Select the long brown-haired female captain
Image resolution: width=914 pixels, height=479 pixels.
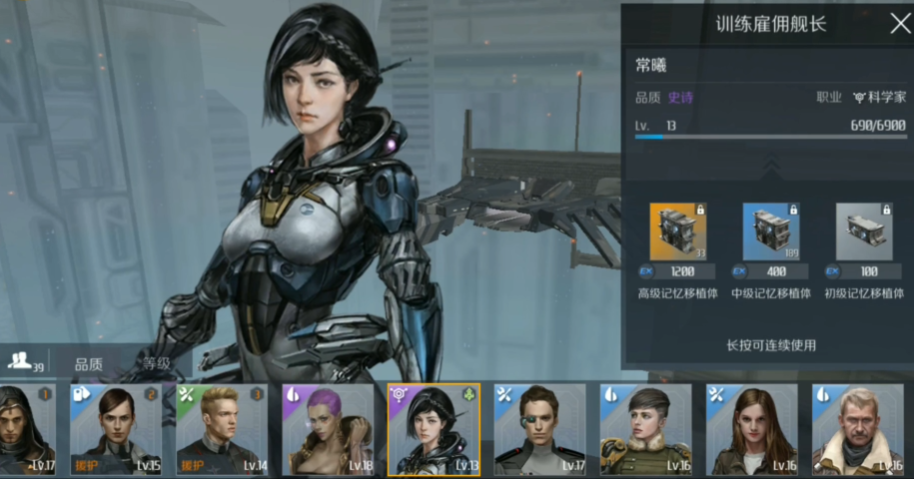coord(752,429)
